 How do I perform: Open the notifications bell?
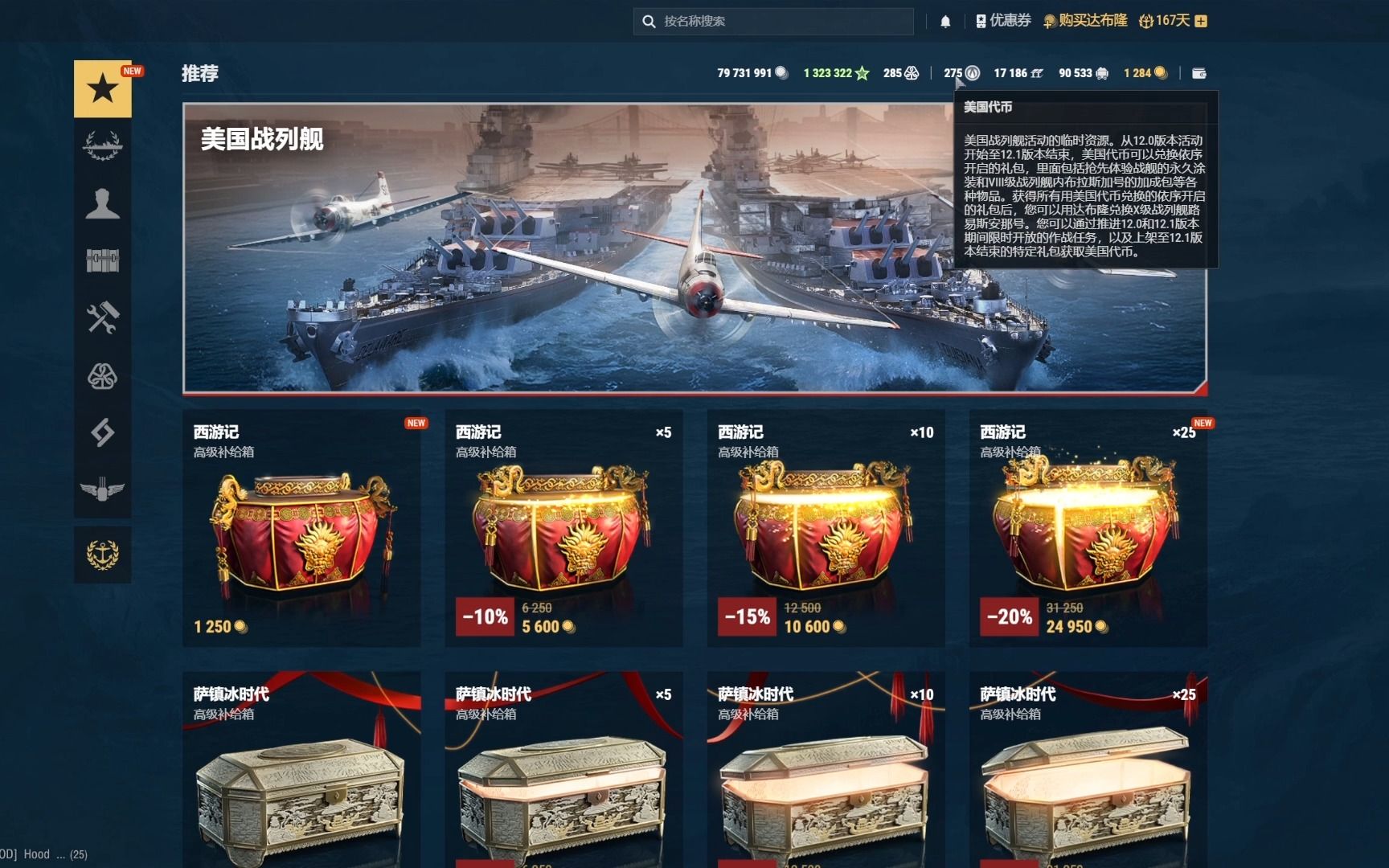click(x=945, y=21)
